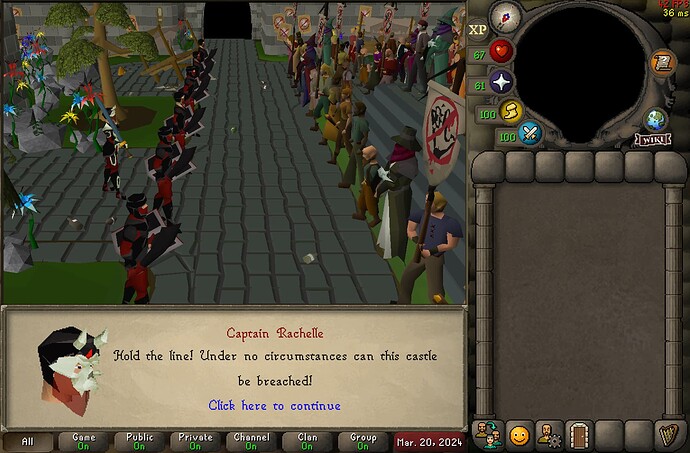This screenshot has height=453, width=690.
Task: Select the red heart hitpoints orb
Action: 502,51
